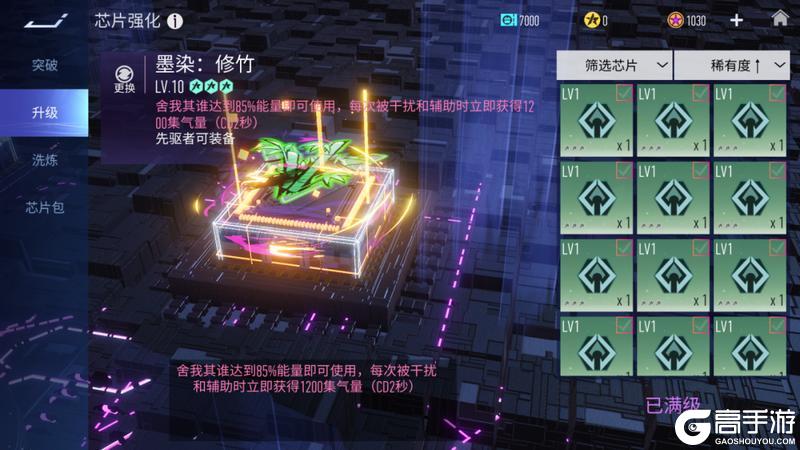Go back using the top-left arrow

[x=44, y=19]
